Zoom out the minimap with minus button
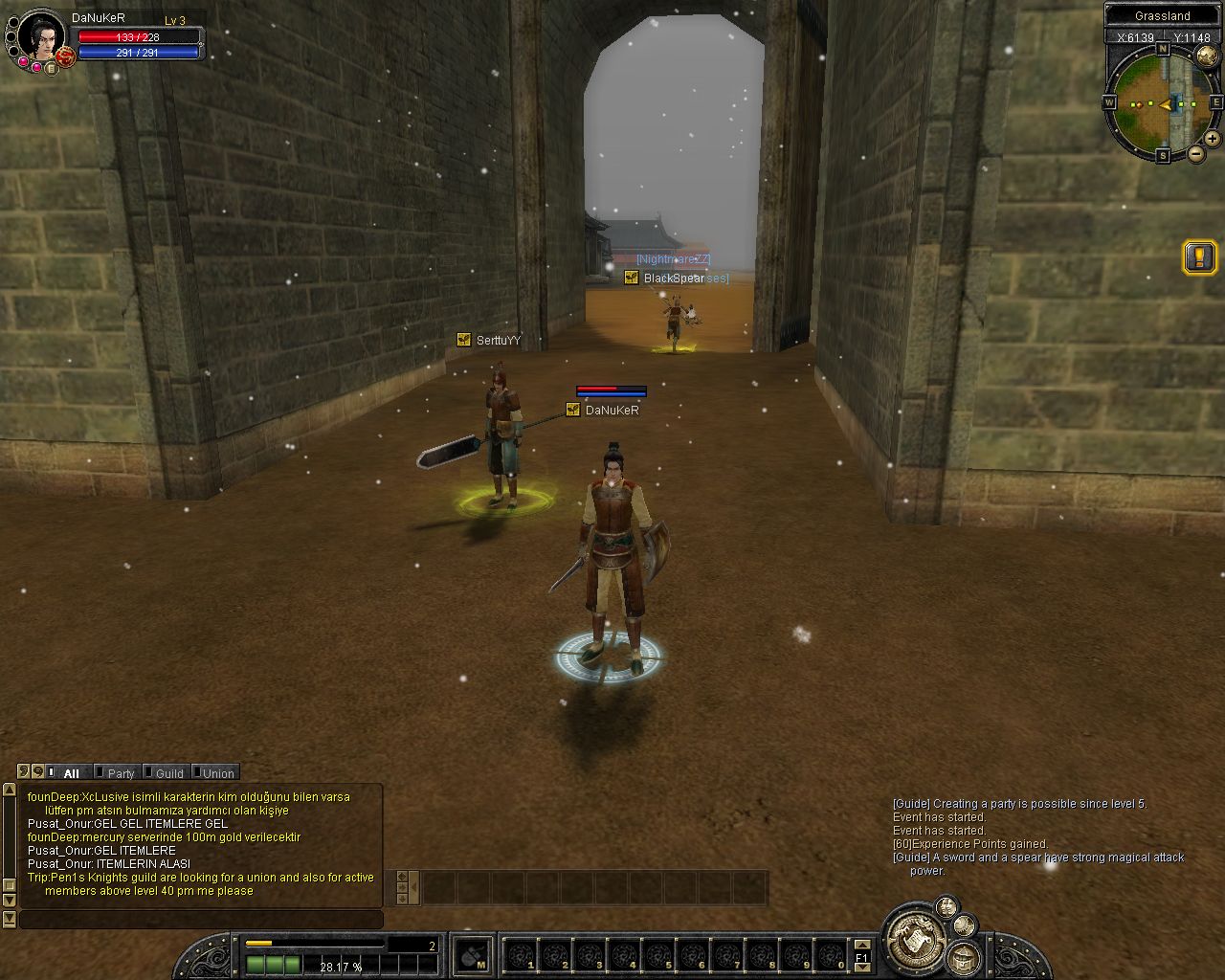This screenshot has height=980, width=1225. 1196,153
